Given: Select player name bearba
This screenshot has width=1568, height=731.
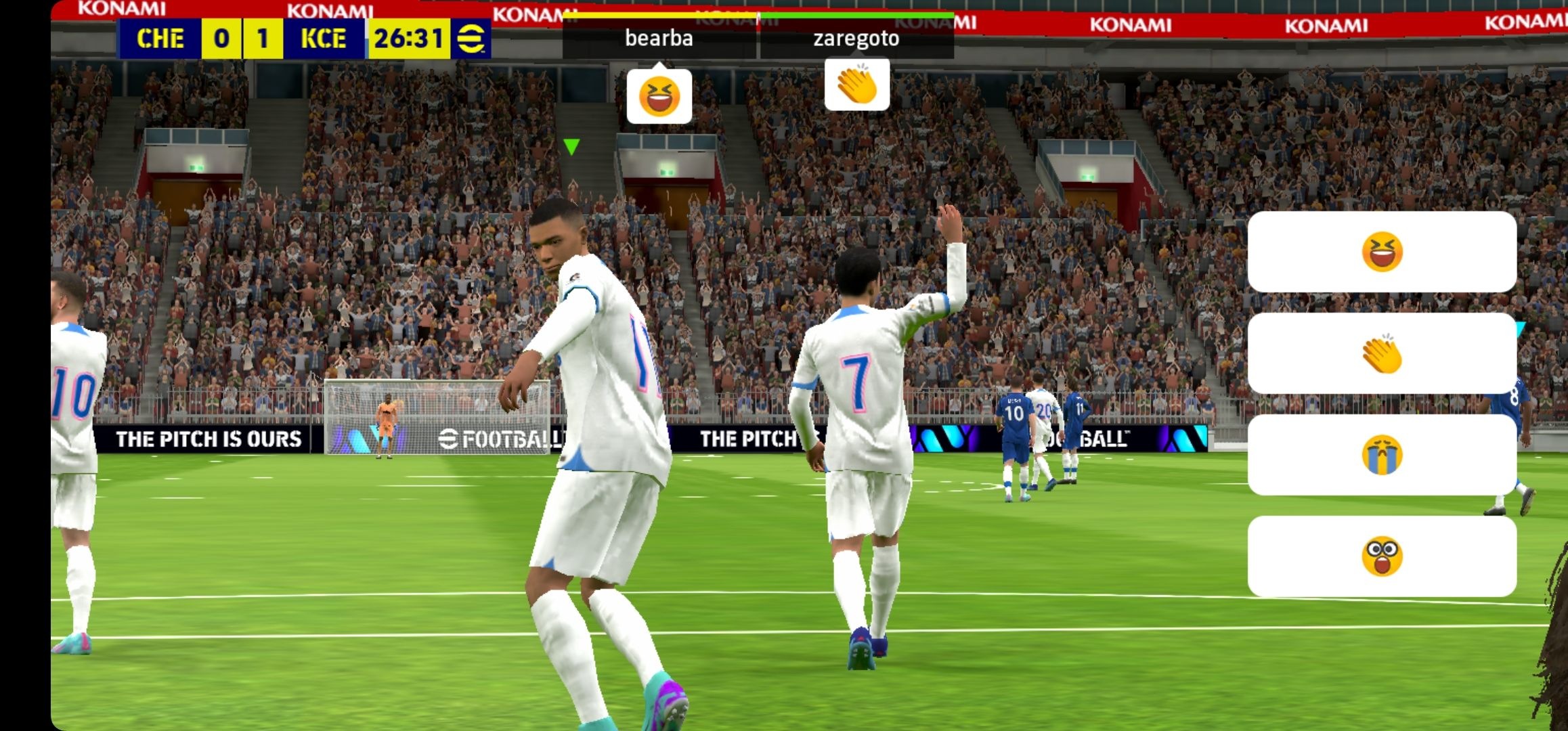Looking at the screenshot, I should [658, 39].
